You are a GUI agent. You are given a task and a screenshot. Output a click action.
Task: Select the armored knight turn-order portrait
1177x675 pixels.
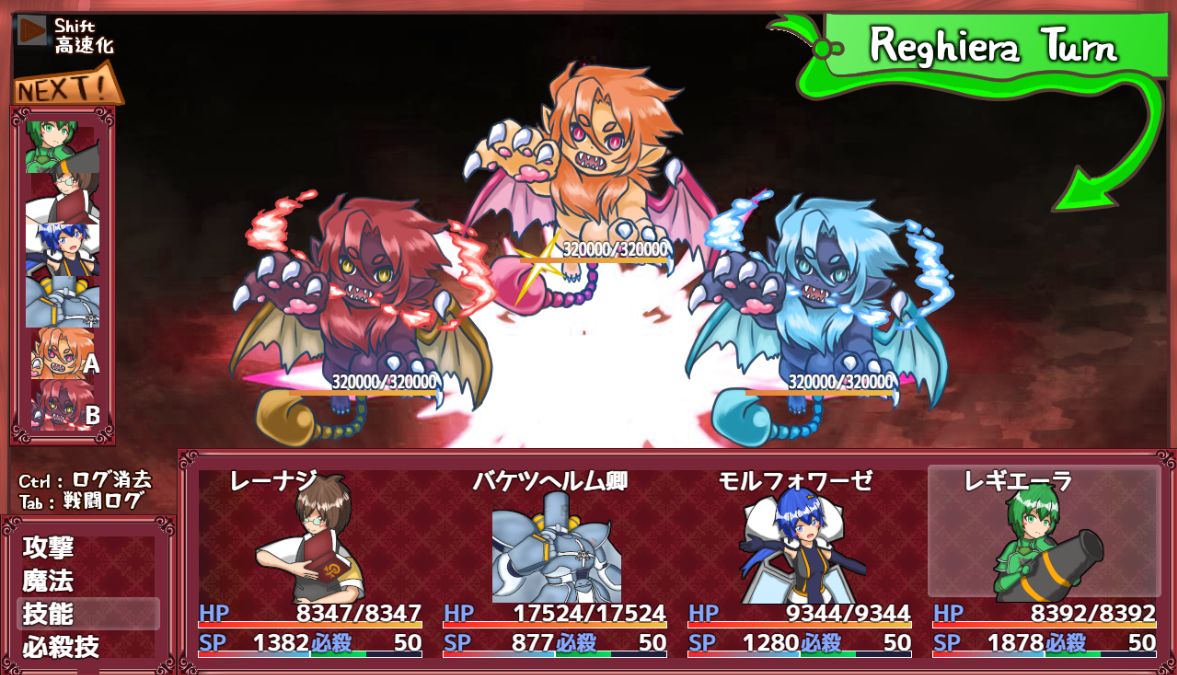[x=62, y=301]
